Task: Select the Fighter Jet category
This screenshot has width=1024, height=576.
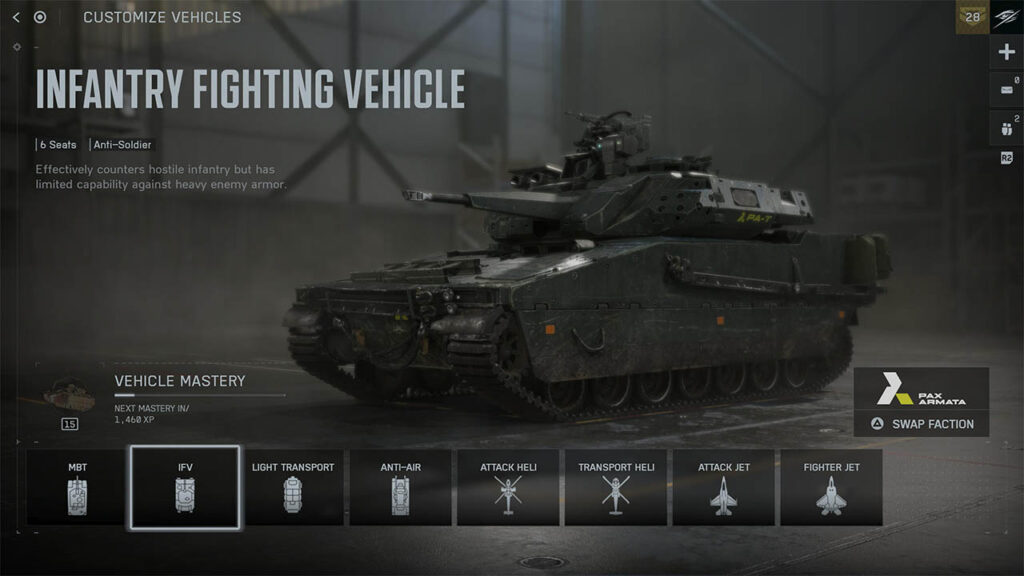Action: pyautogui.click(x=832, y=487)
